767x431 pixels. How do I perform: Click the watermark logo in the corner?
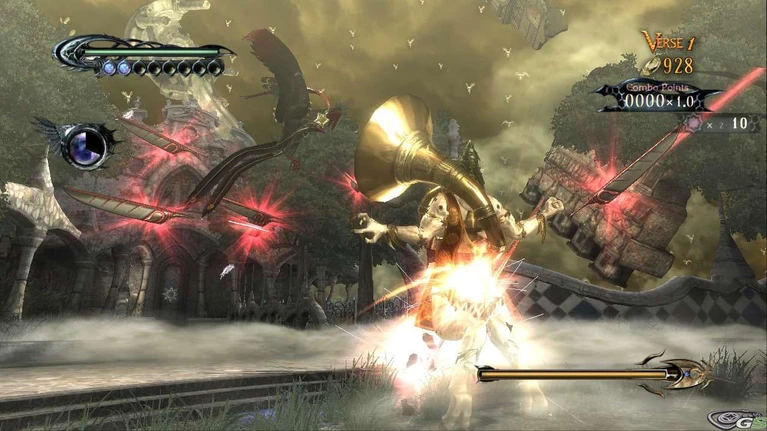click(x=733, y=418)
